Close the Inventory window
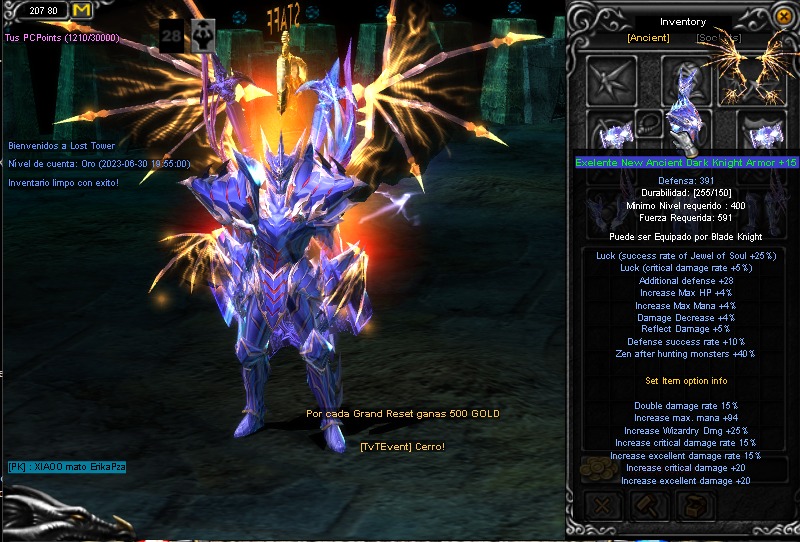 [784, 18]
